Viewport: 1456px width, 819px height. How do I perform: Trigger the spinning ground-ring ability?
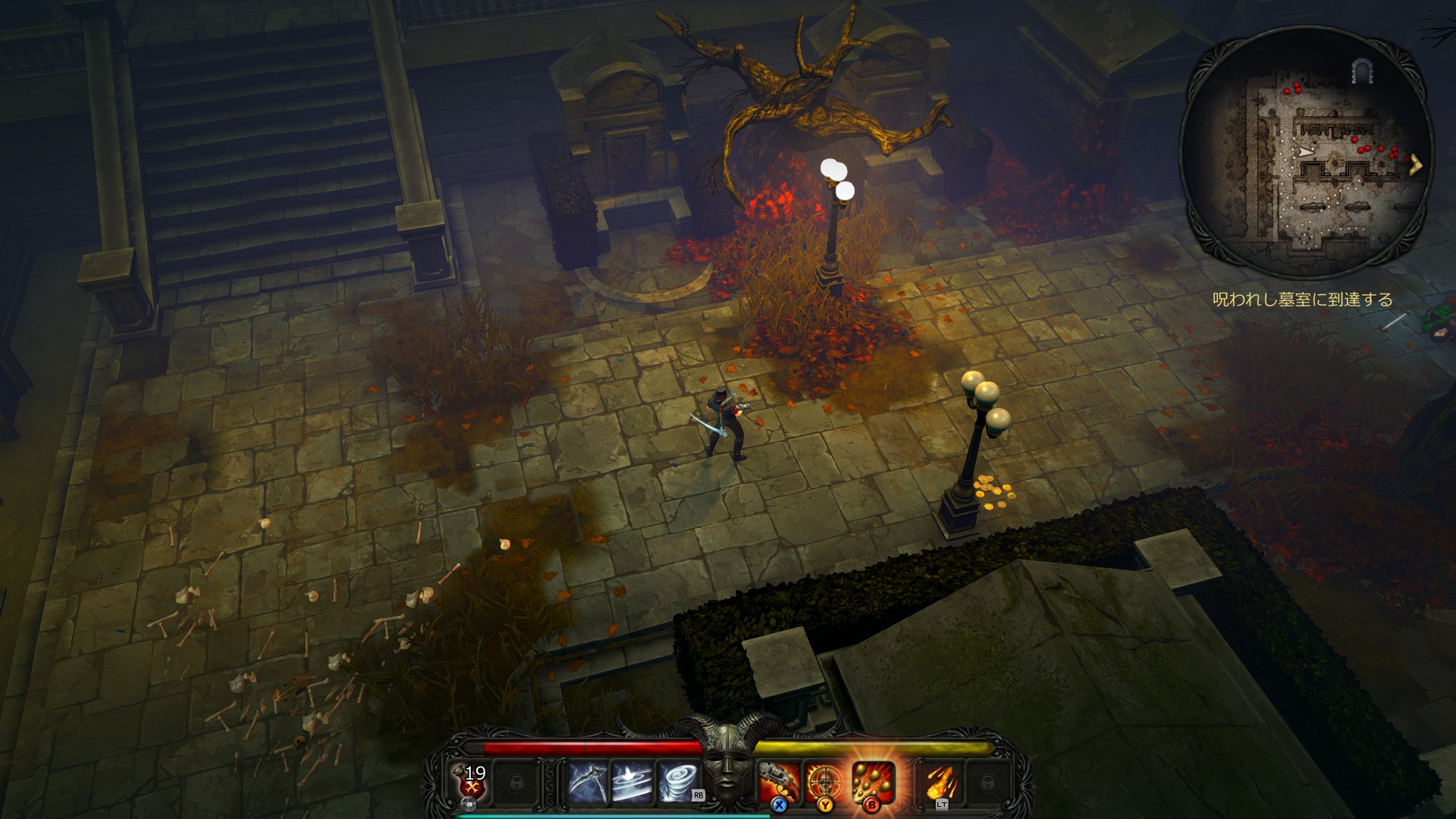point(632,782)
